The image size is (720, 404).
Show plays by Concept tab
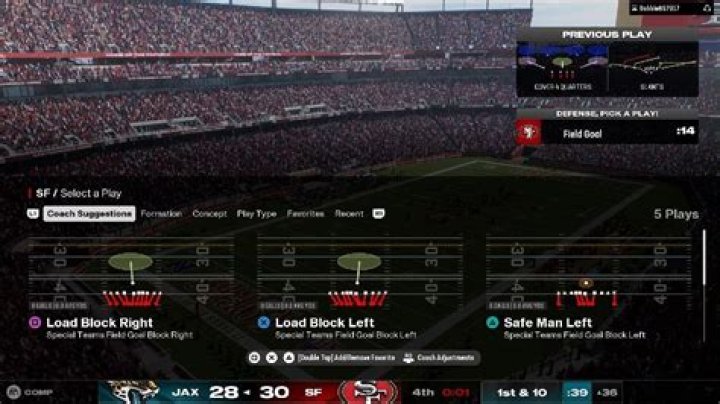[x=210, y=214]
